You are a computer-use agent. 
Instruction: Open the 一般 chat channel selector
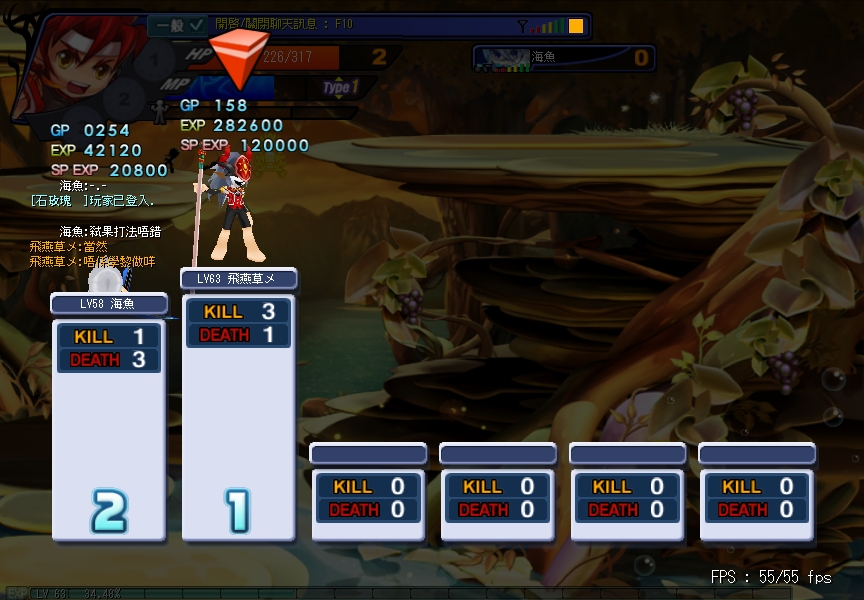click(180, 24)
